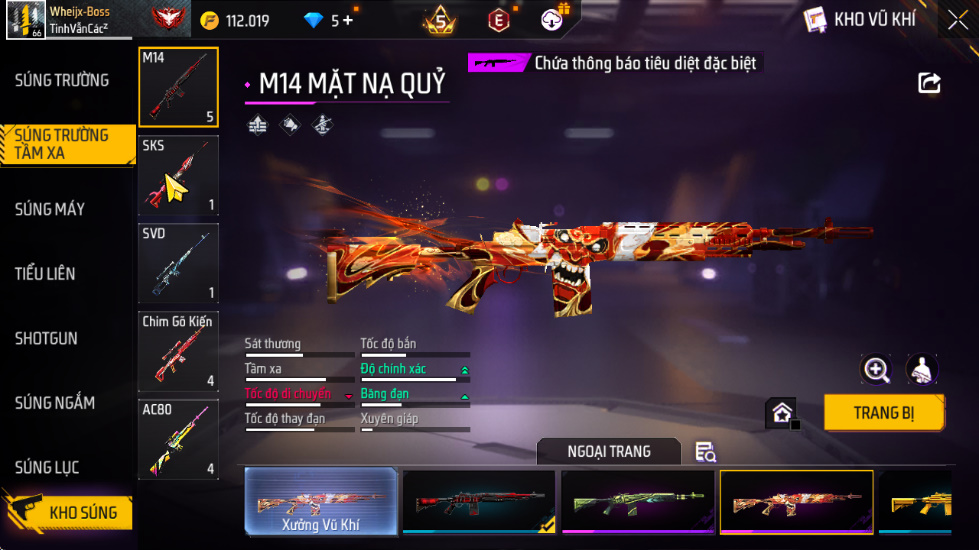Select the SKS weapon slot

pyautogui.click(x=178, y=175)
